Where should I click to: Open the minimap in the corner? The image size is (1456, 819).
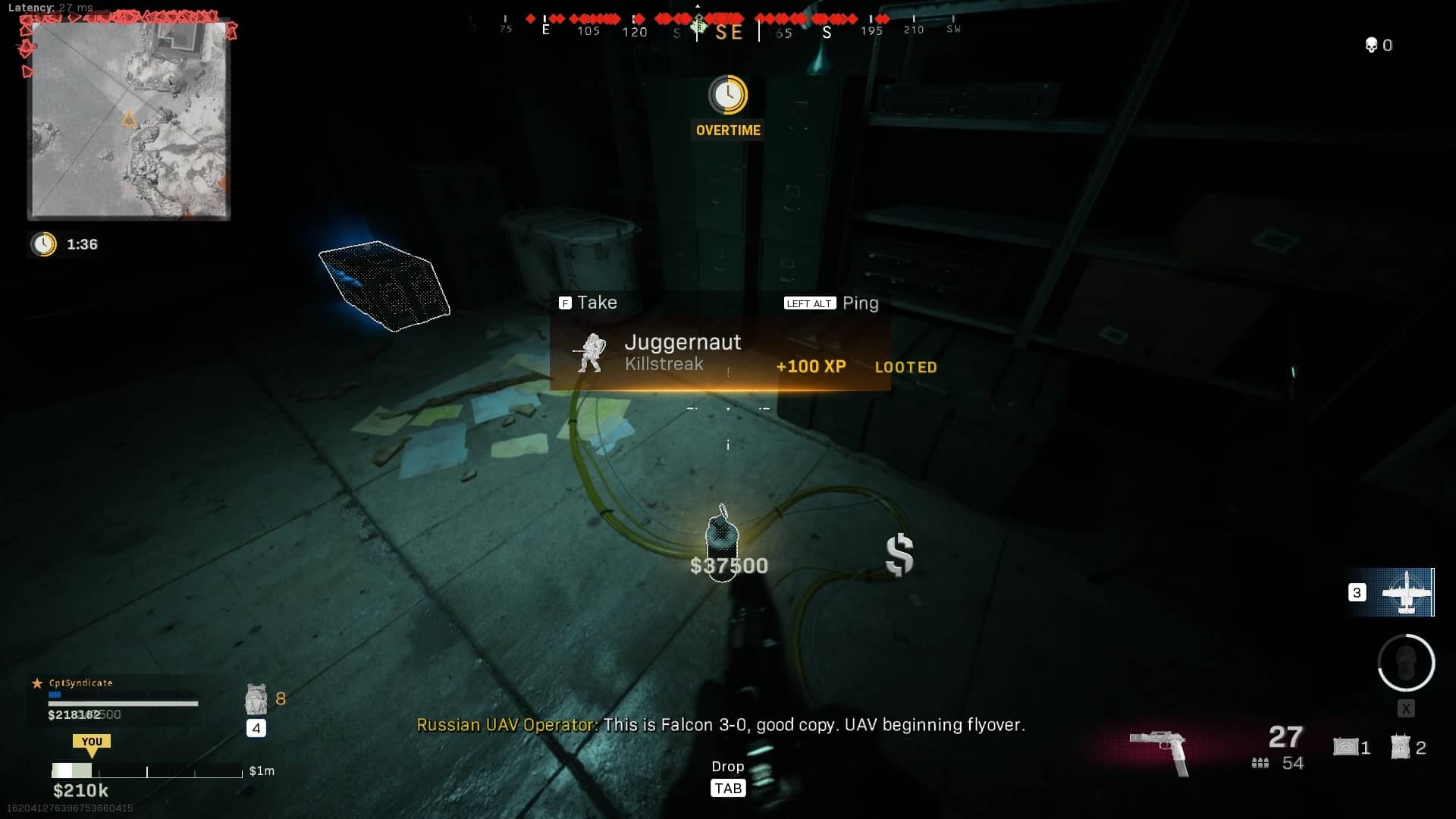click(x=129, y=120)
